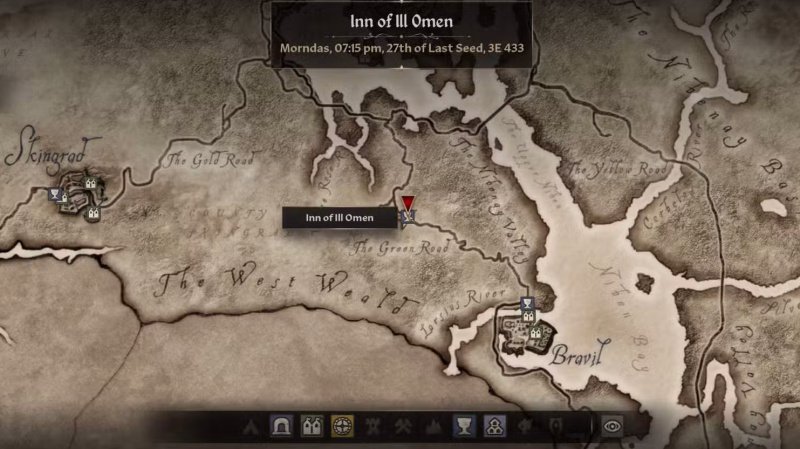Toggle the dimmed crossed pickaxes mine filter
This screenshot has height=449, width=800.
coord(402,426)
